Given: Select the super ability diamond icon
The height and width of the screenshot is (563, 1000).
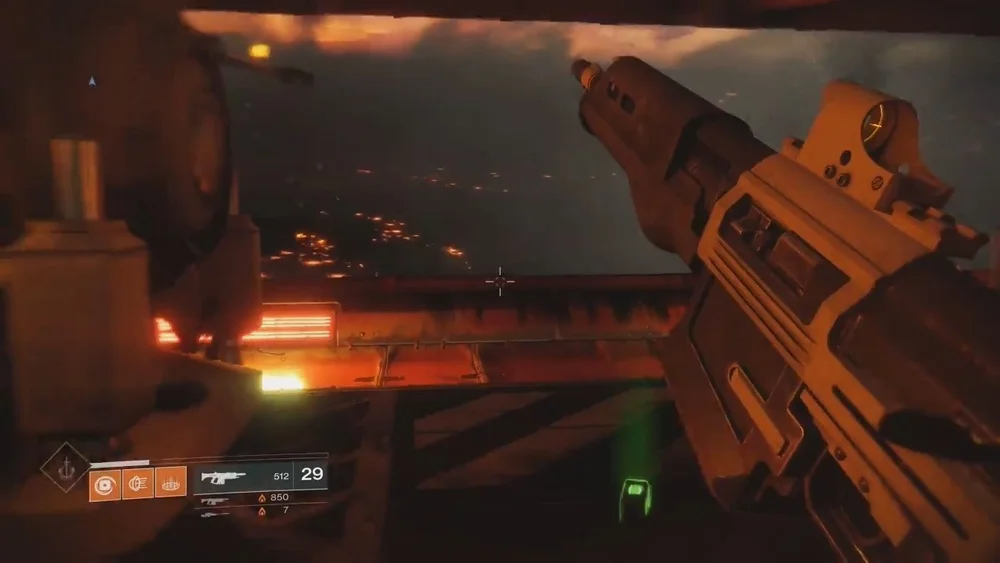Looking at the screenshot, I should [x=65, y=467].
